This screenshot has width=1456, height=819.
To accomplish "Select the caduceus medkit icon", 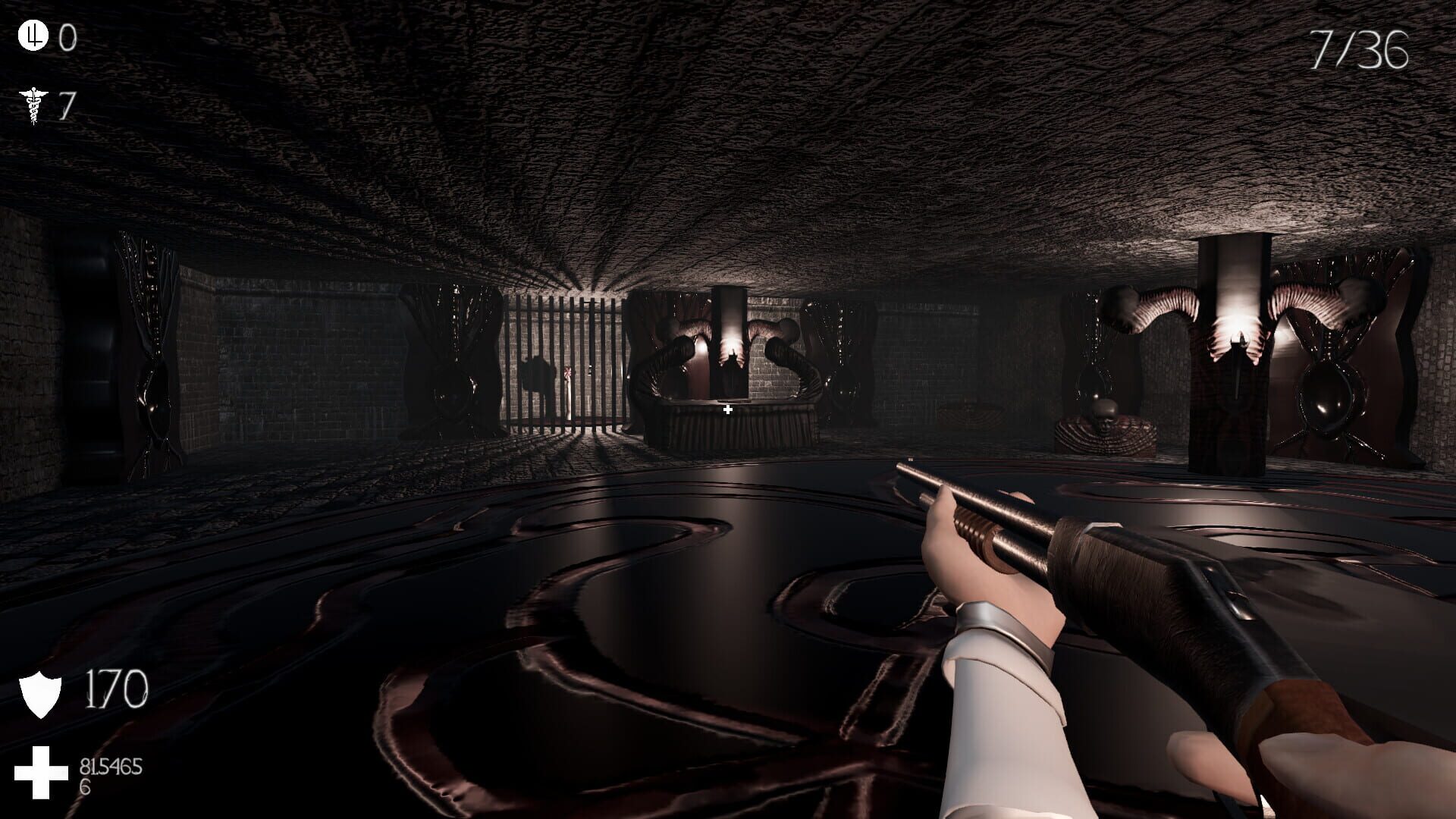I will pyautogui.click(x=34, y=105).
